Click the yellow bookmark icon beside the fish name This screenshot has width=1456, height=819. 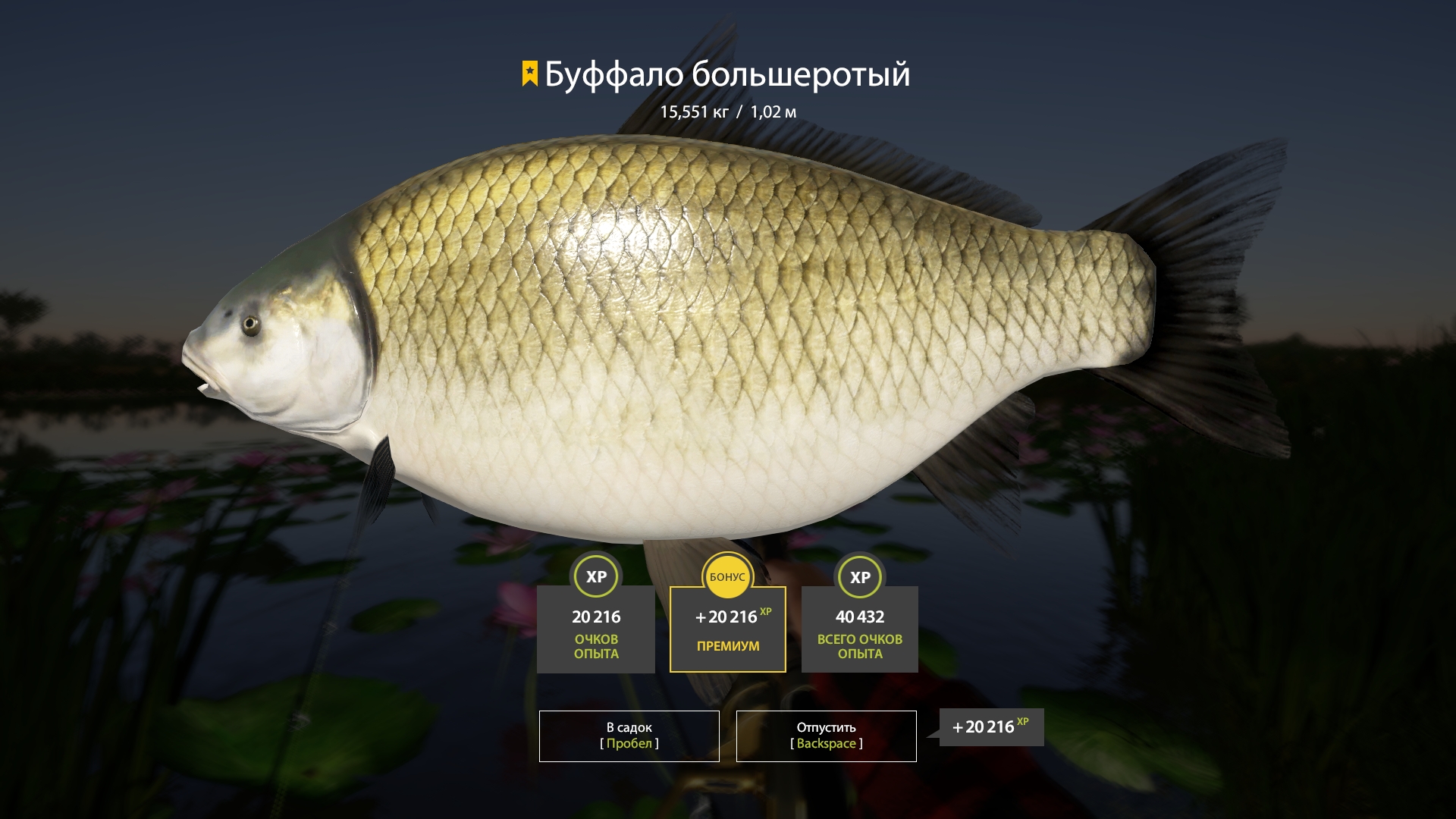tap(529, 74)
